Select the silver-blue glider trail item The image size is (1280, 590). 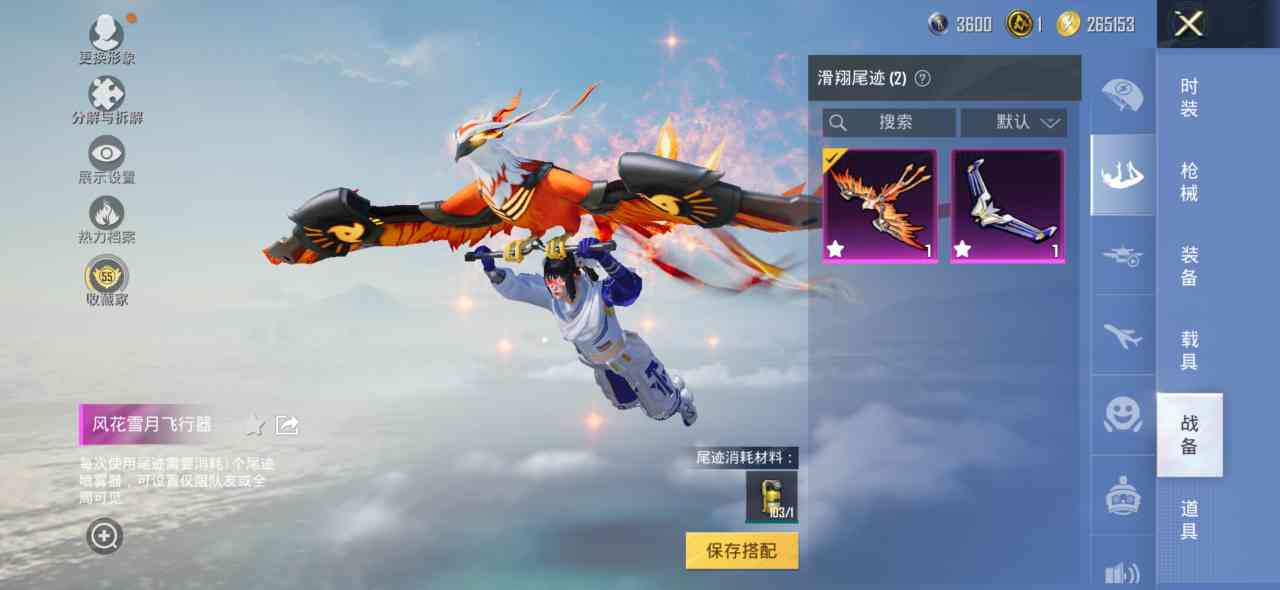coord(1007,206)
